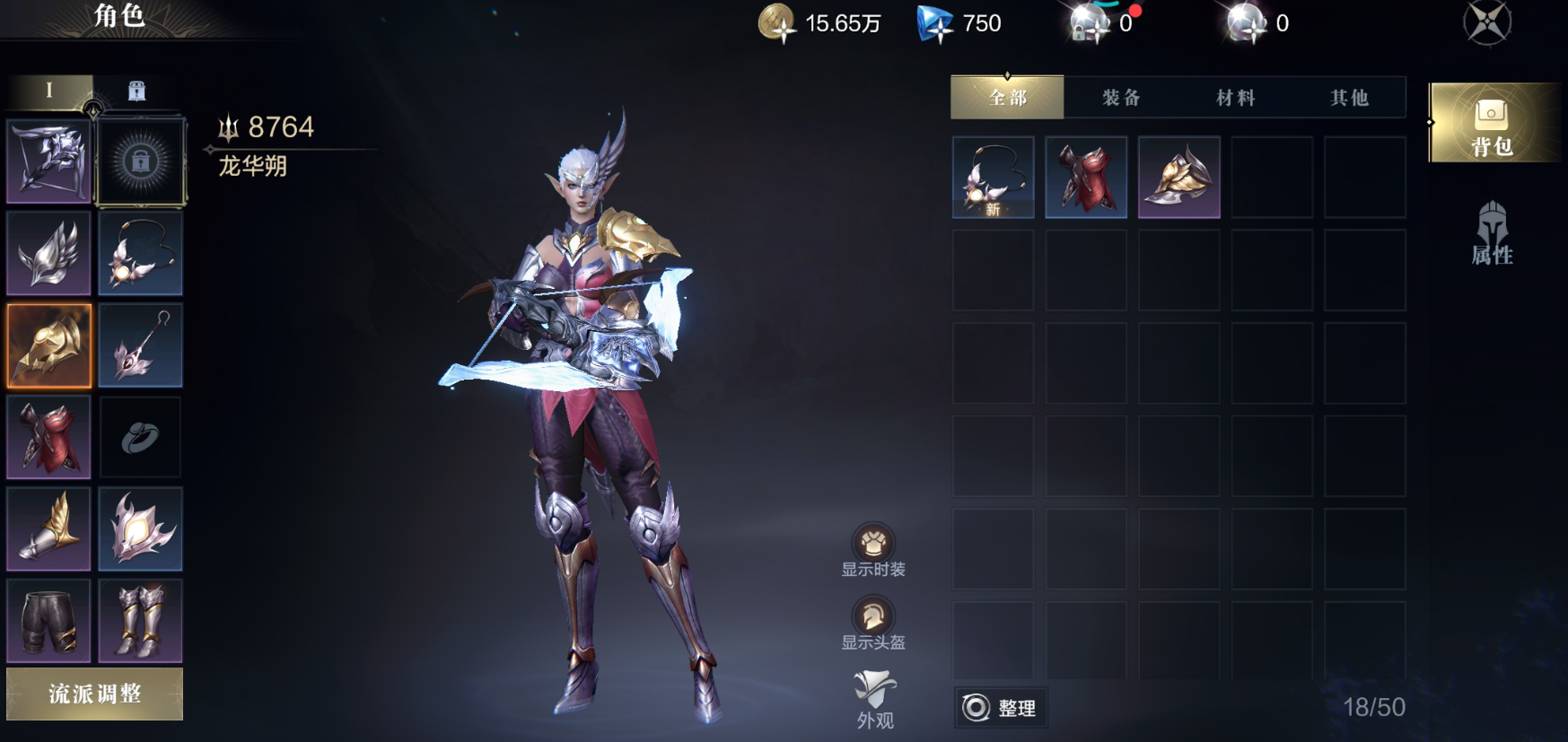
Task: Select the new necklace in the backpack
Action: 993,178
